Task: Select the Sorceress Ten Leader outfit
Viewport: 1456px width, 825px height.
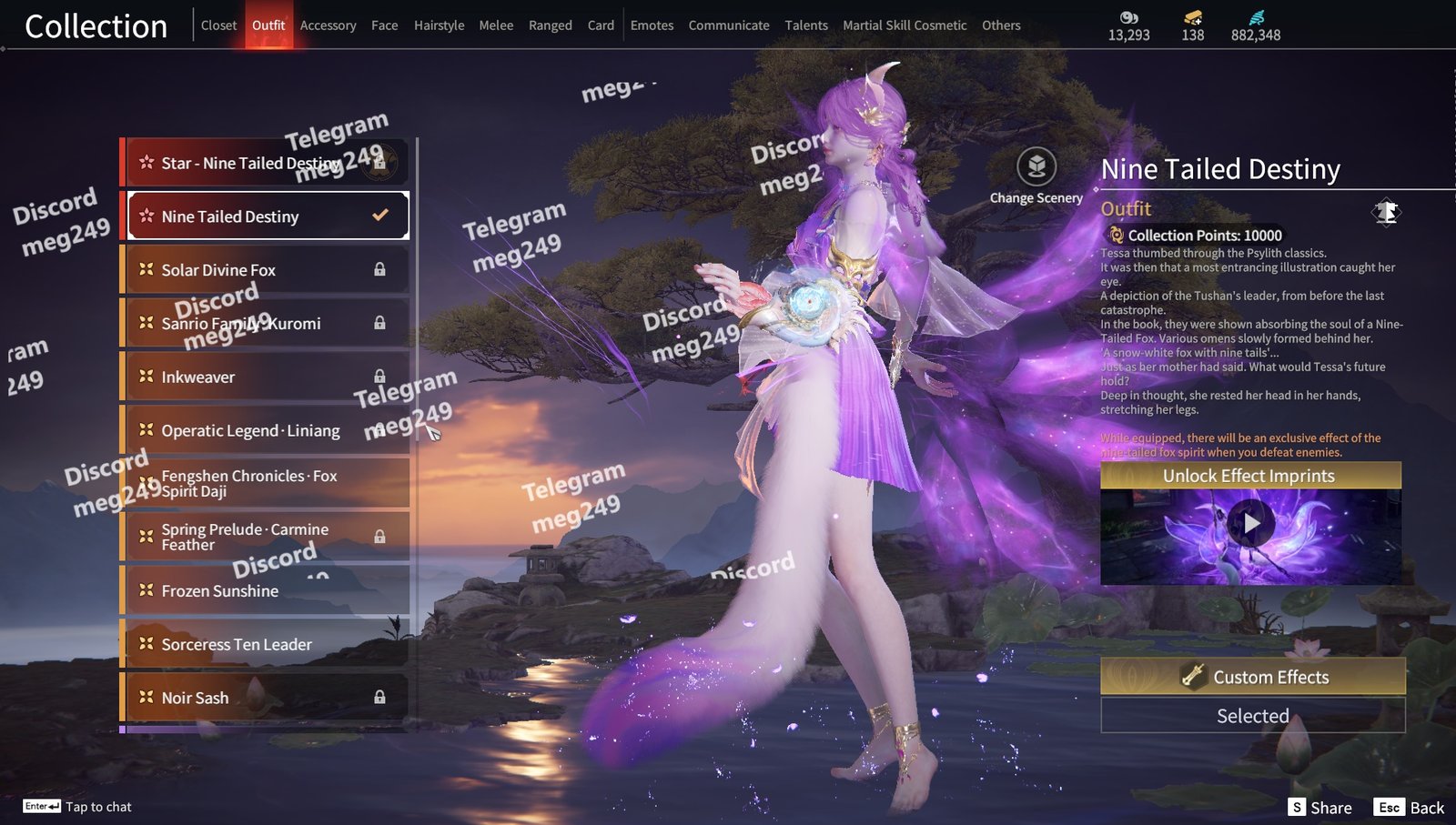Action: (266, 644)
